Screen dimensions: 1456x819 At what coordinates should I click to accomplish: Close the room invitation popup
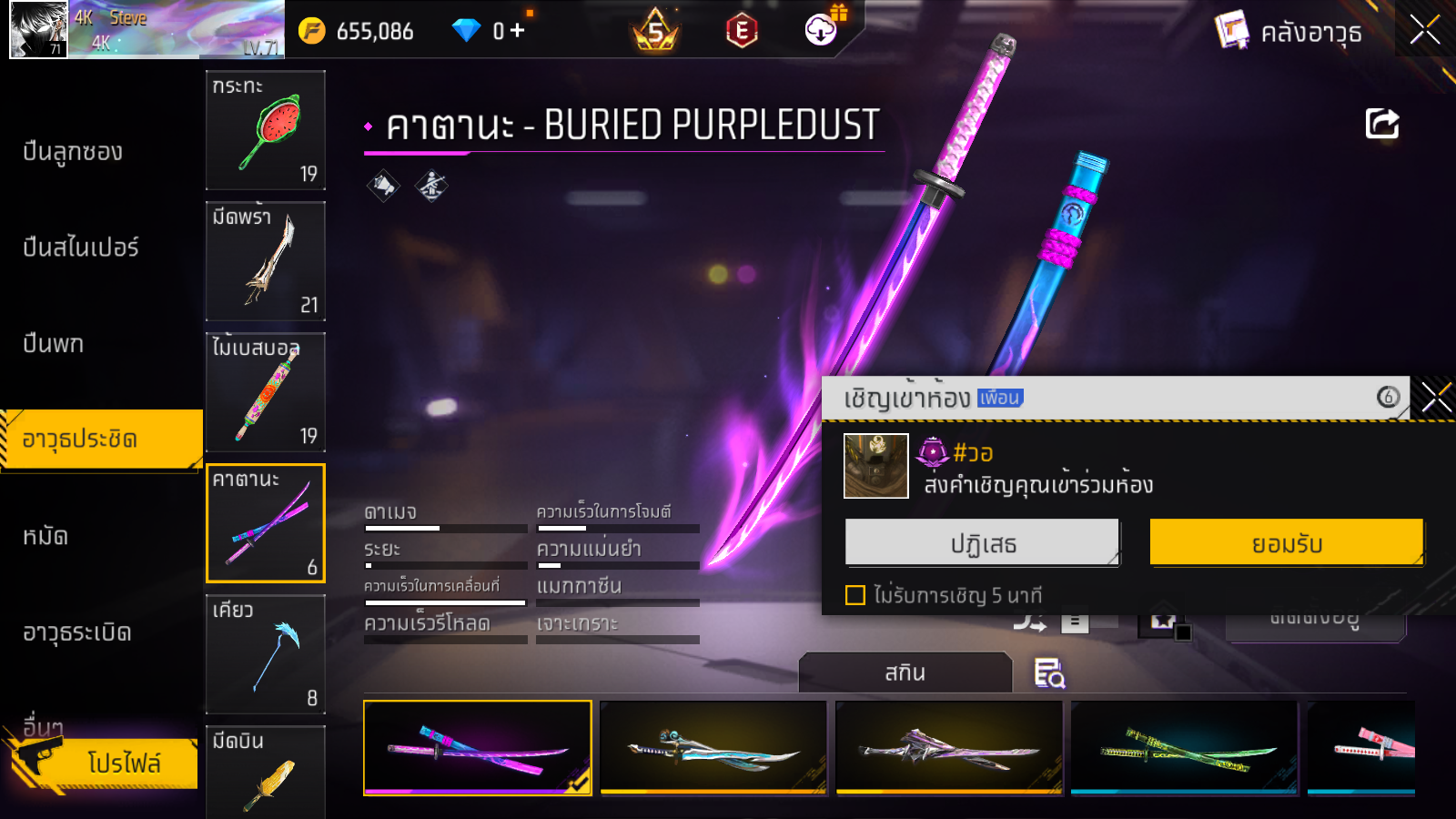[x=1436, y=398]
